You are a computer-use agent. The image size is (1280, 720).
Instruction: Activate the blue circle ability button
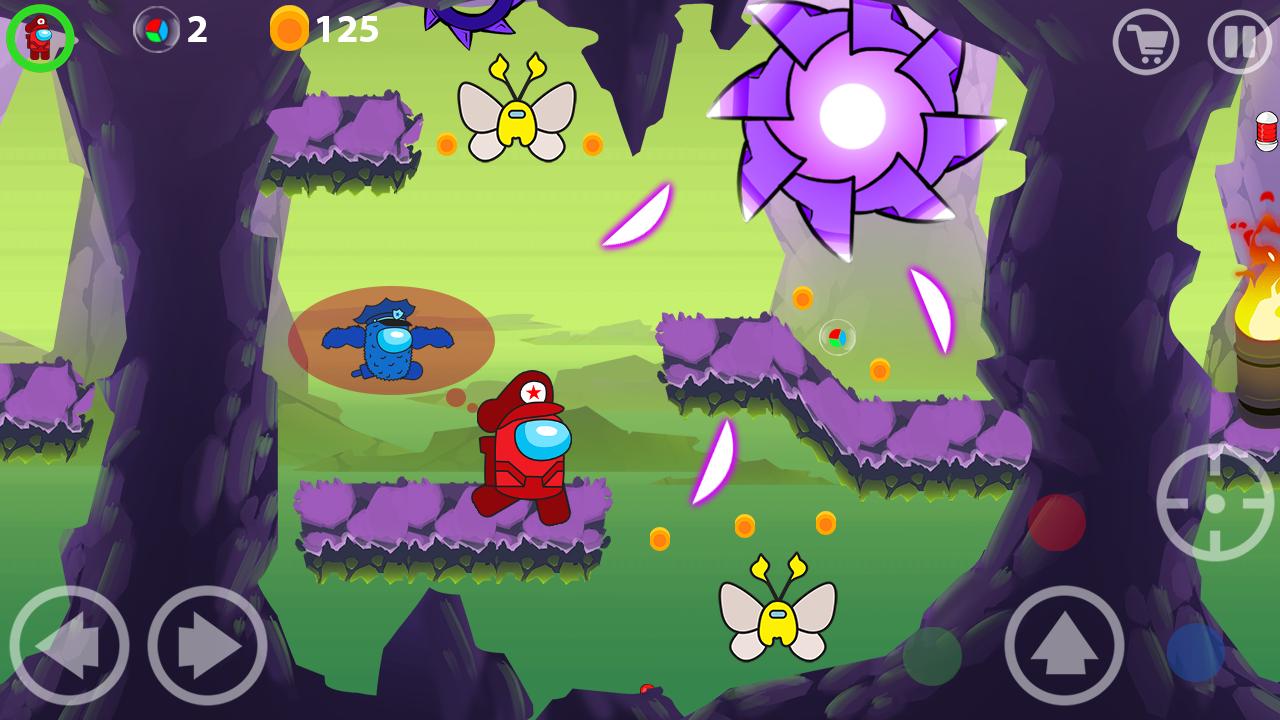click(1195, 652)
